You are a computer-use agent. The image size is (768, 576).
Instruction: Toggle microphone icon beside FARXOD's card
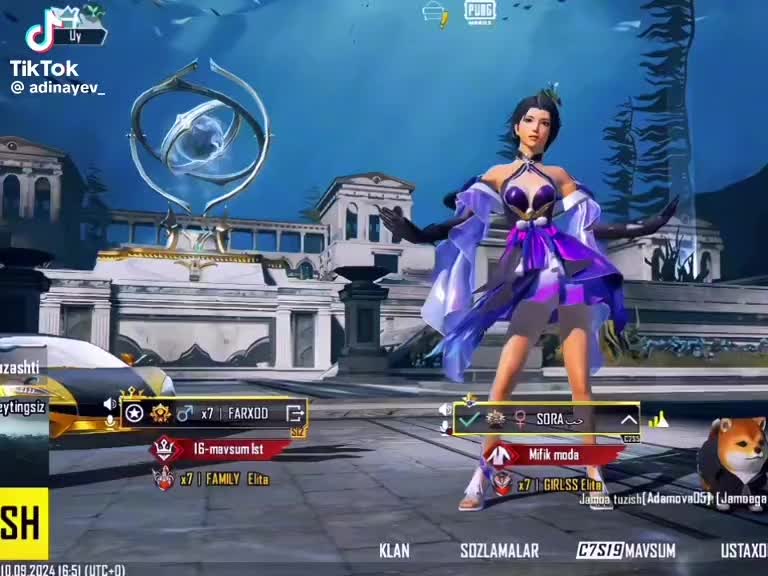110,422
